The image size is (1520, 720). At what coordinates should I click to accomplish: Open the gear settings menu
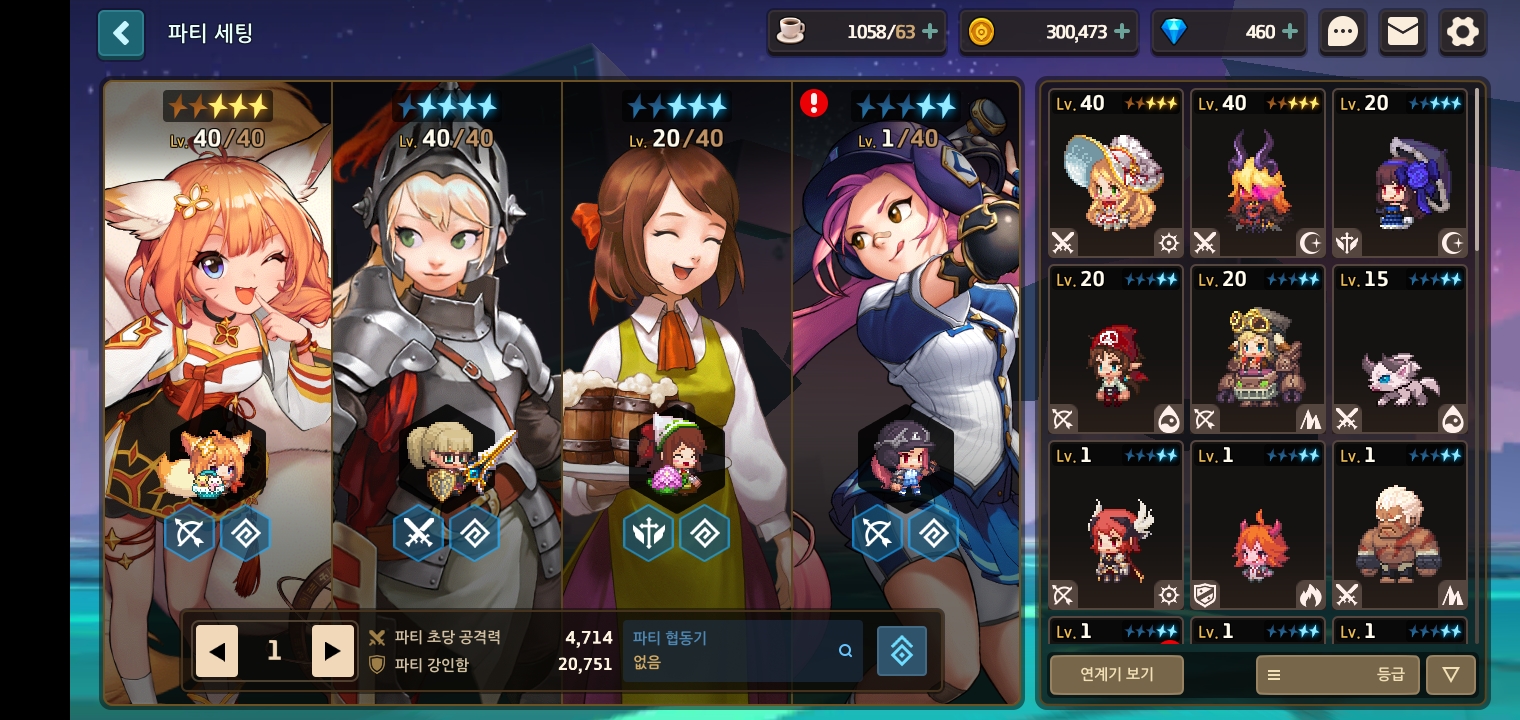click(x=1462, y=33)
